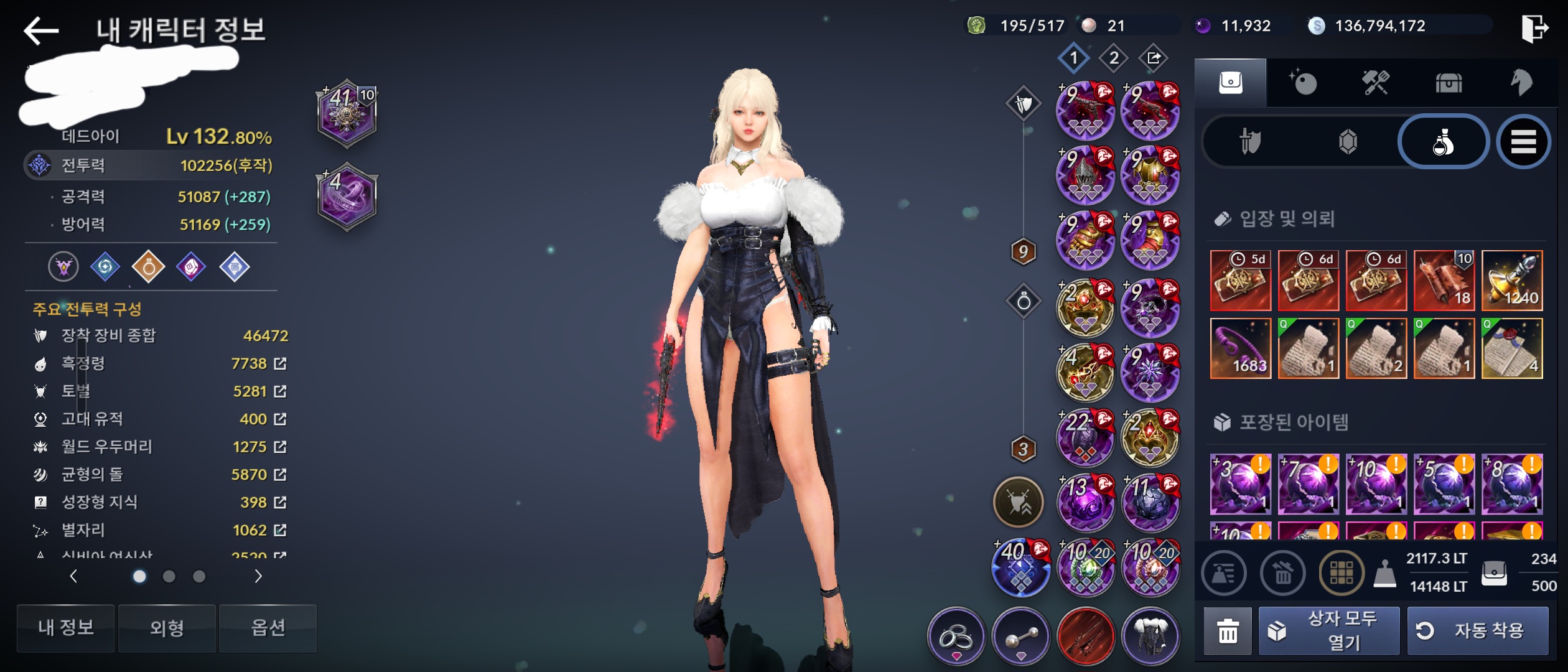This screenshot has height=672, width=1568.
Task: Open the 내 정보 tab
Action: tap(65, 628)
